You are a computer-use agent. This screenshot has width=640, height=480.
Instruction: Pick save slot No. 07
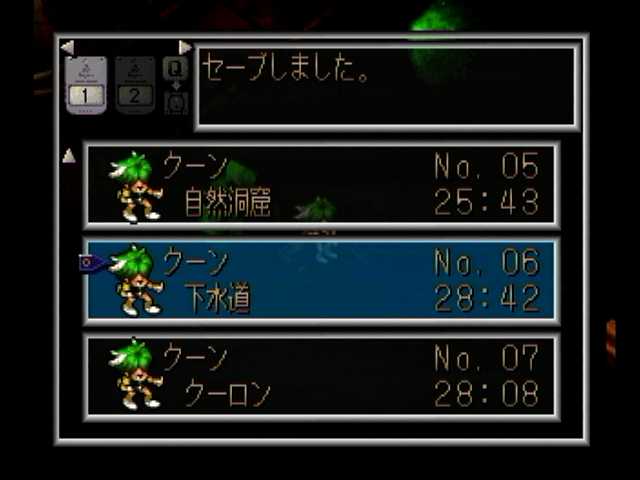[322, 376]
